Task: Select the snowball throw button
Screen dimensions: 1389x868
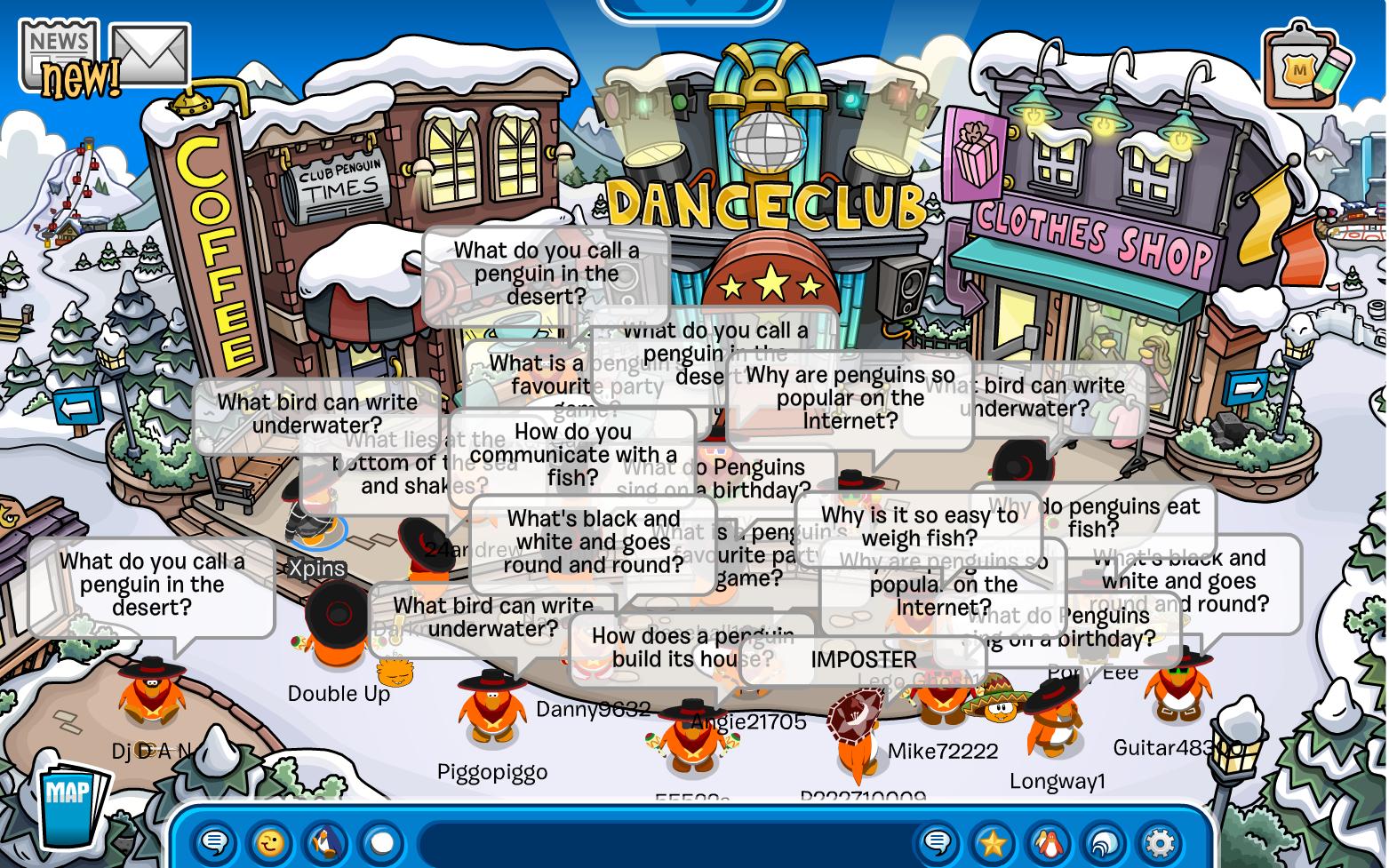Action: click(382, 841)
